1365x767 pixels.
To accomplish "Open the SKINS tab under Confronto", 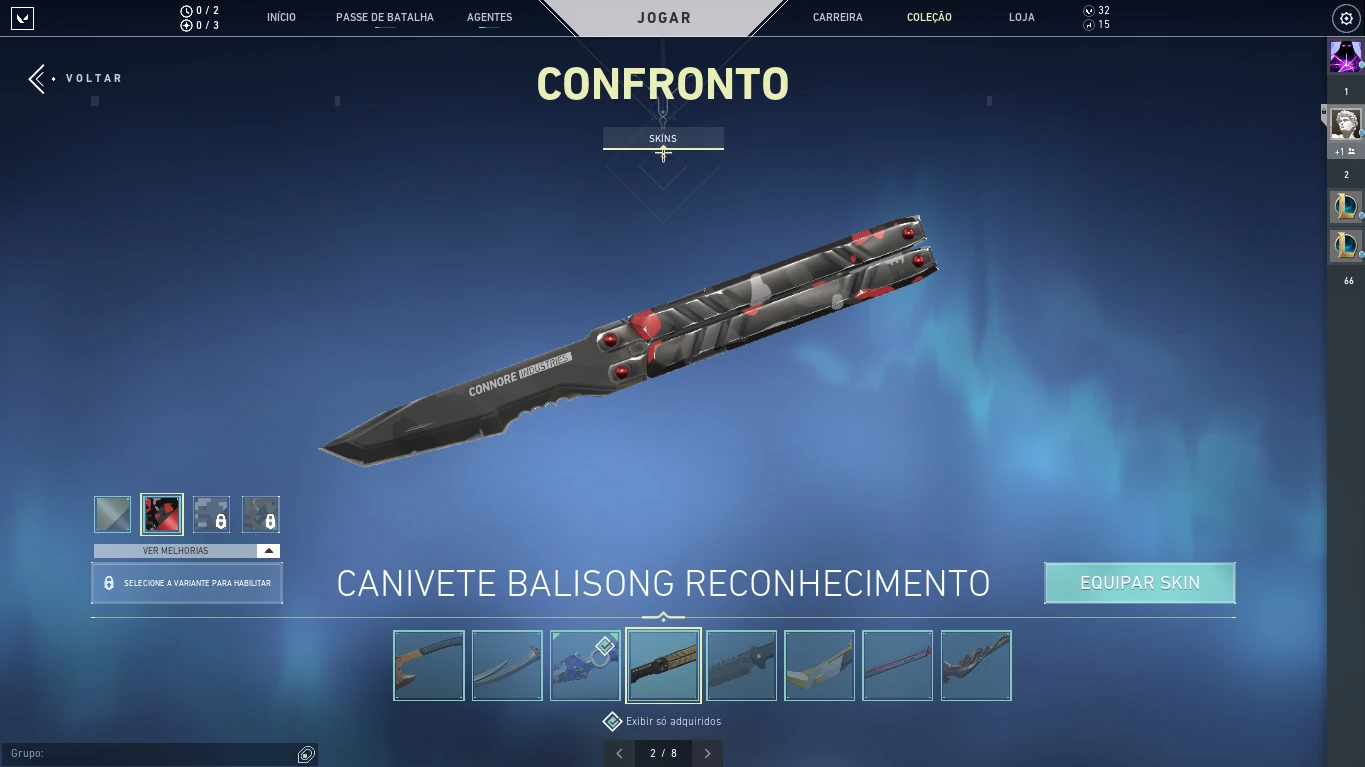I will point(662,138).
